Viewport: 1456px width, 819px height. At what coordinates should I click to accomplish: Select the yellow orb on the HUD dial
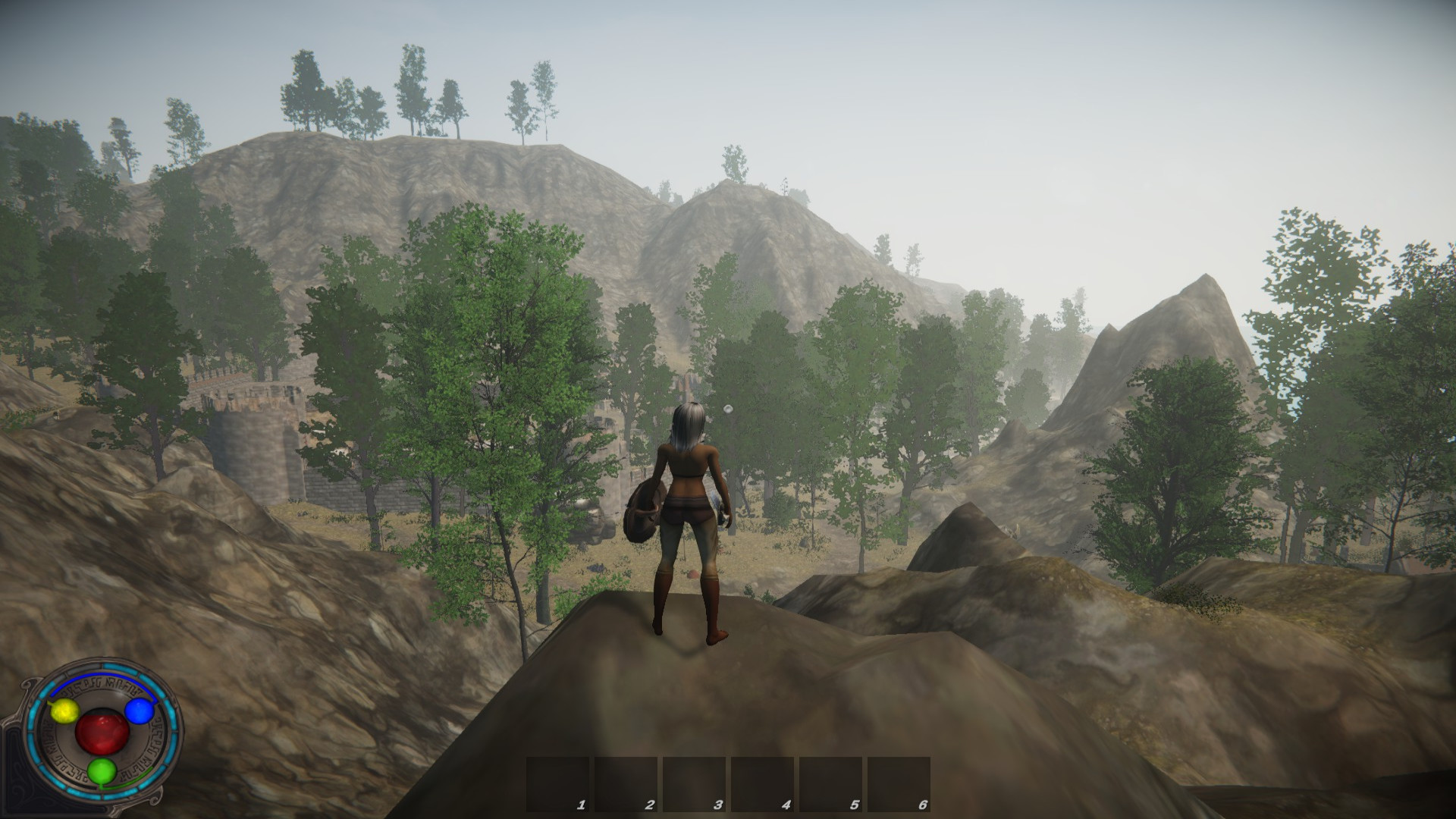click(65, 711)
